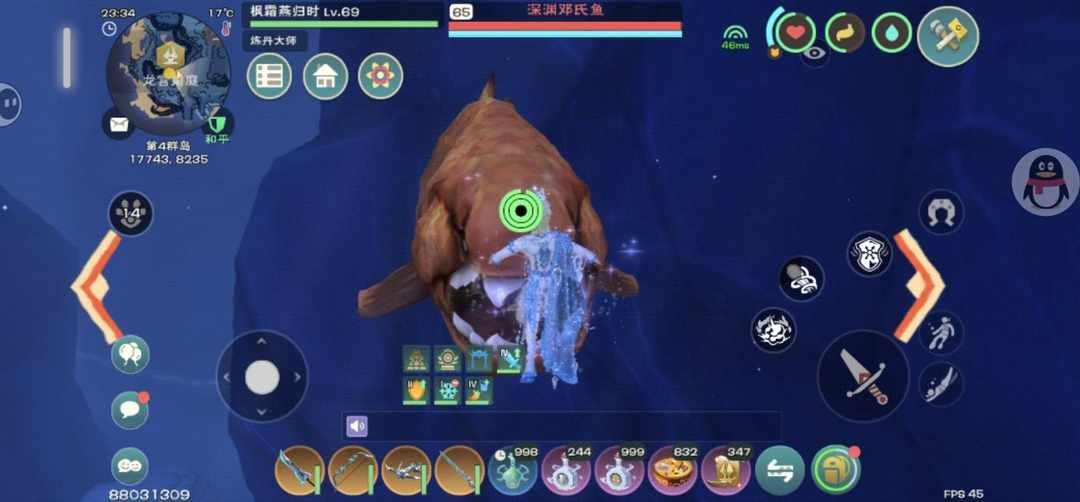Activate the horseshoe mount skill

coord(941,211)
